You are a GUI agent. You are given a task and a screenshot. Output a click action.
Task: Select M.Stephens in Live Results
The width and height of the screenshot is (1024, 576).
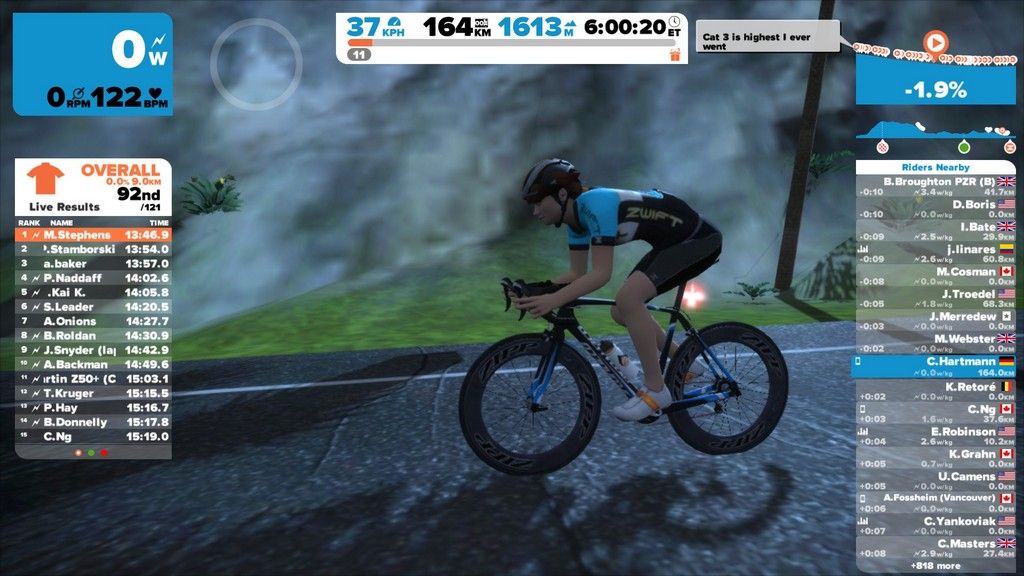(x=93, y=235)
